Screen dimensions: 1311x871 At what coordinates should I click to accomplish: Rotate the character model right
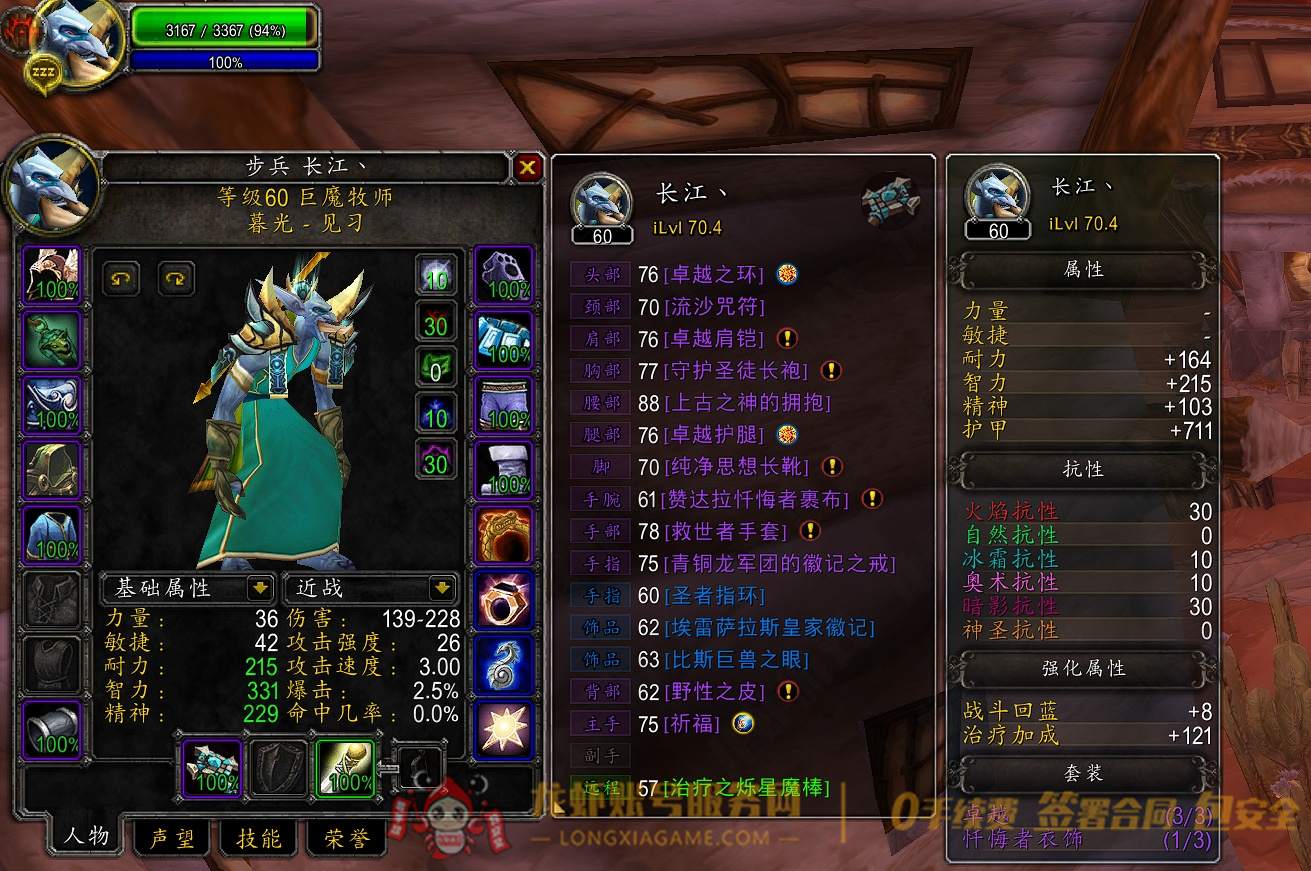click(x=176, y=278)
